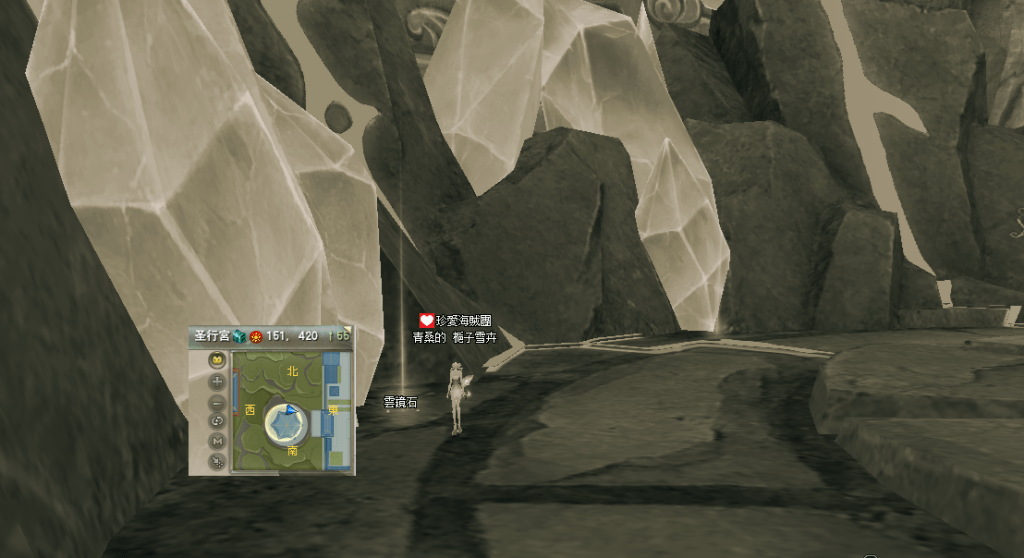Click the circular arrows minimap button
The height and width of the screenshot is (558, 1024).
[x=217, y=421]
